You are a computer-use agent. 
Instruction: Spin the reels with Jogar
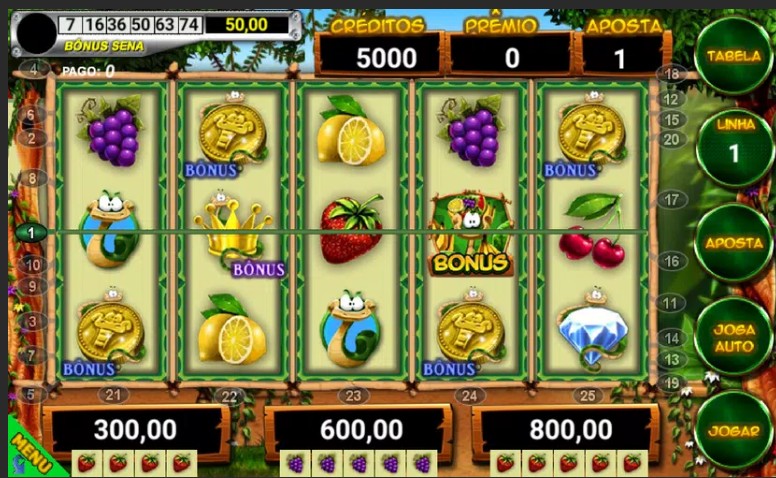(x=733, y=430)
